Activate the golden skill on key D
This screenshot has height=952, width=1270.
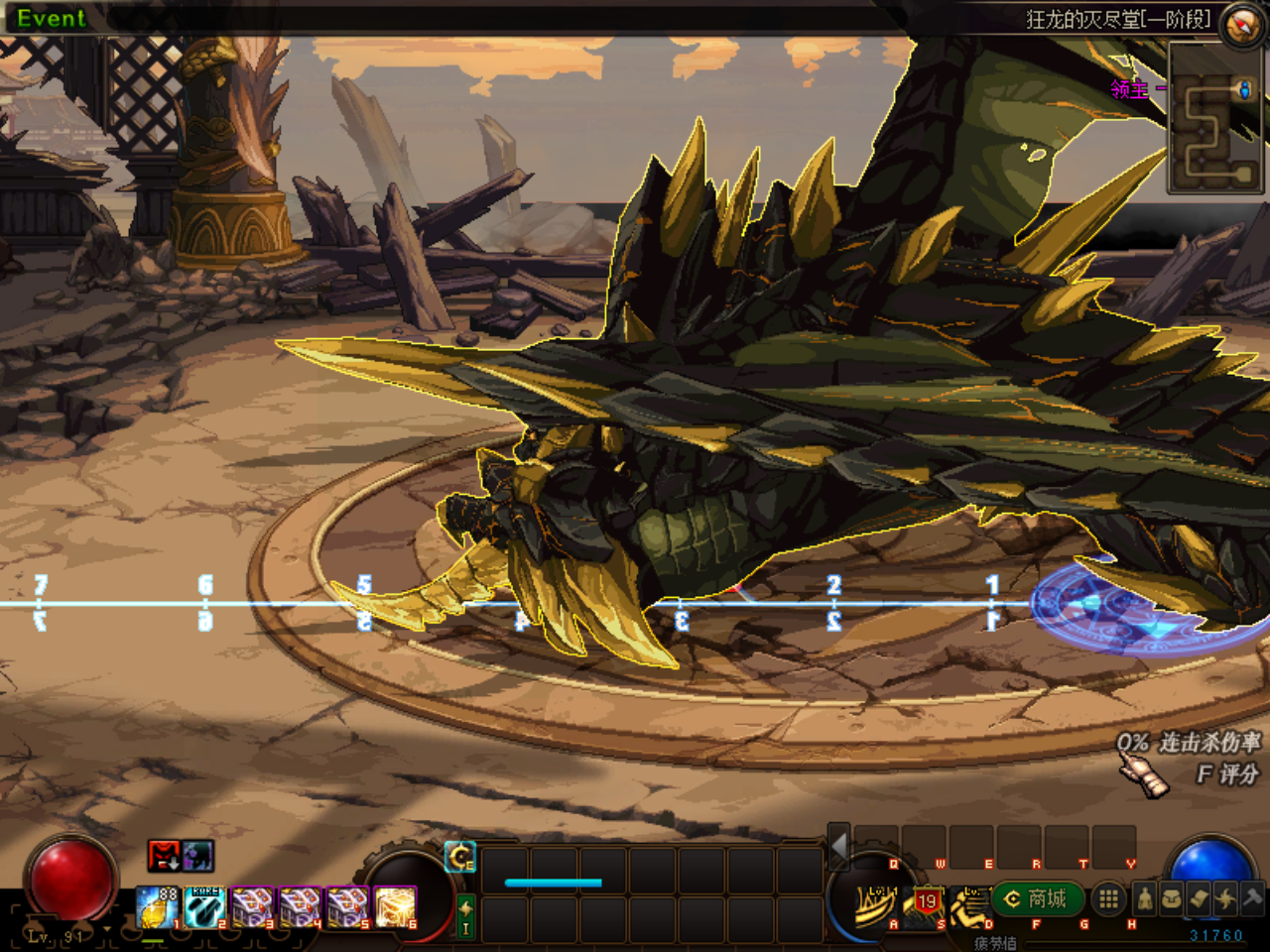point(970,904)
